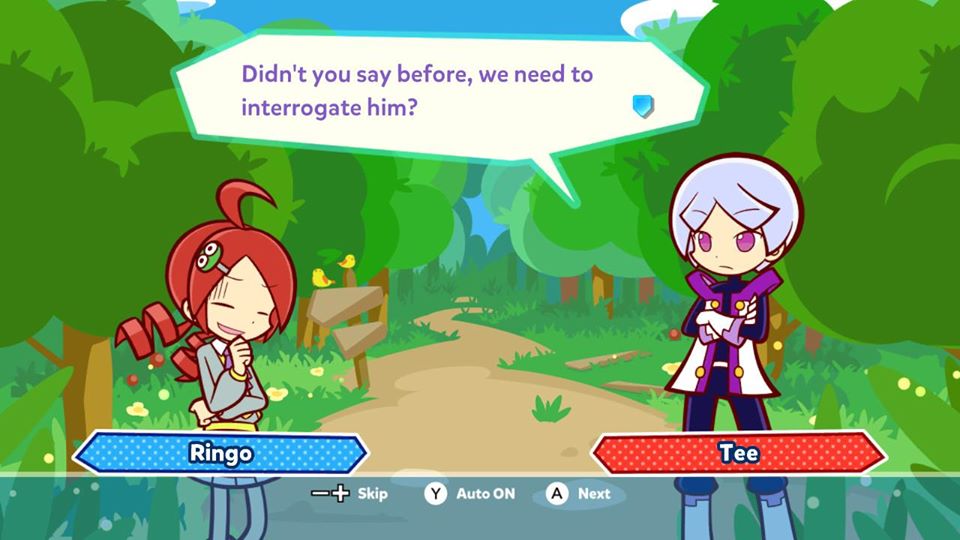
Task: Skip the dialogue scene
Action: (x=349, y=493)
